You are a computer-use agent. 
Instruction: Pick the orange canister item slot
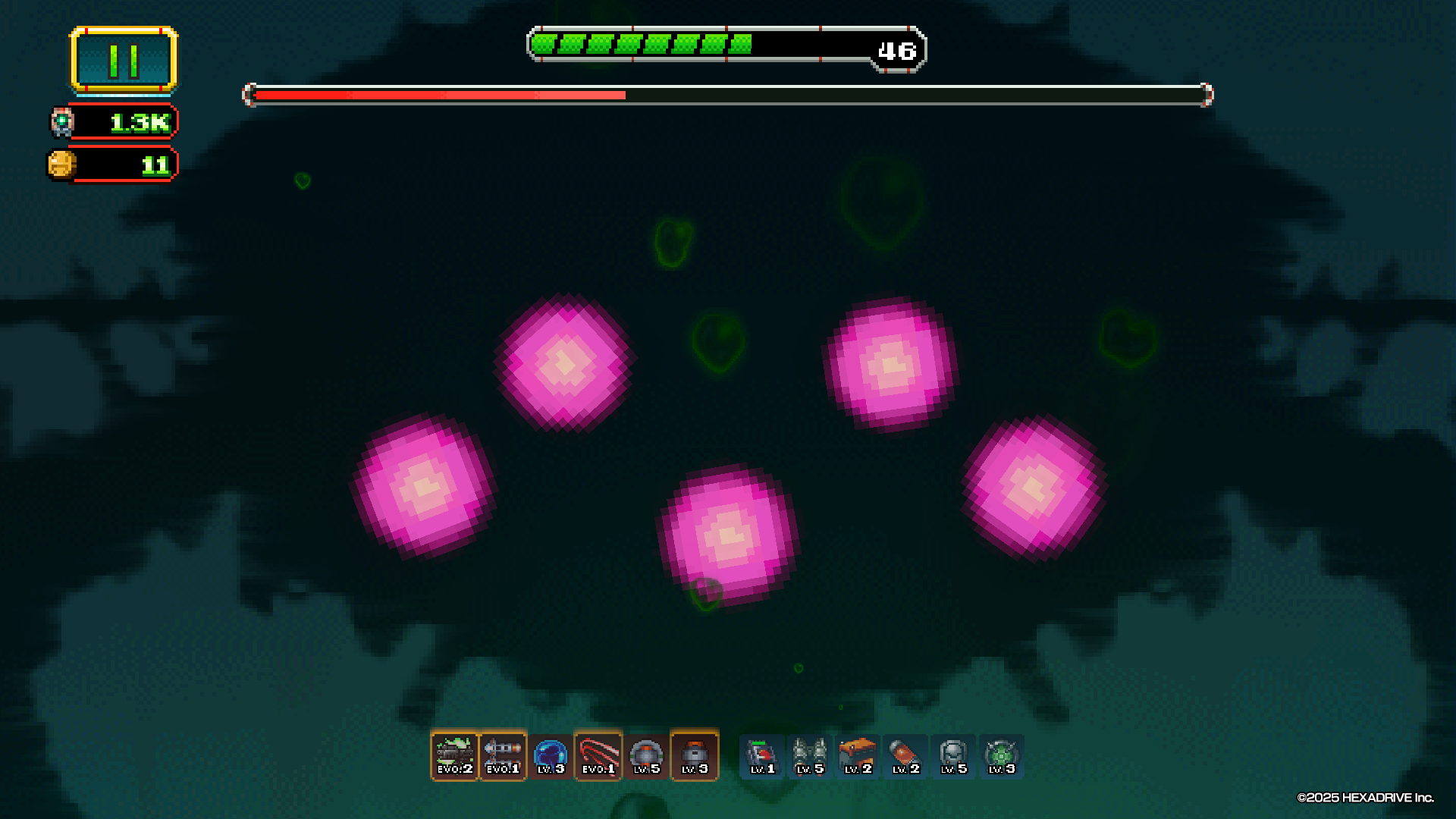point(905,756)
